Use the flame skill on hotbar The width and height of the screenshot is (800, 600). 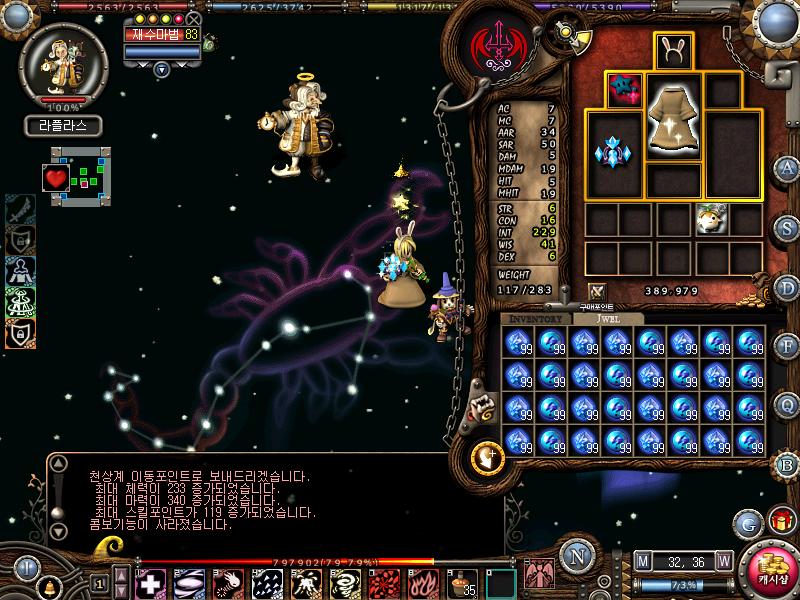(421, 582)
